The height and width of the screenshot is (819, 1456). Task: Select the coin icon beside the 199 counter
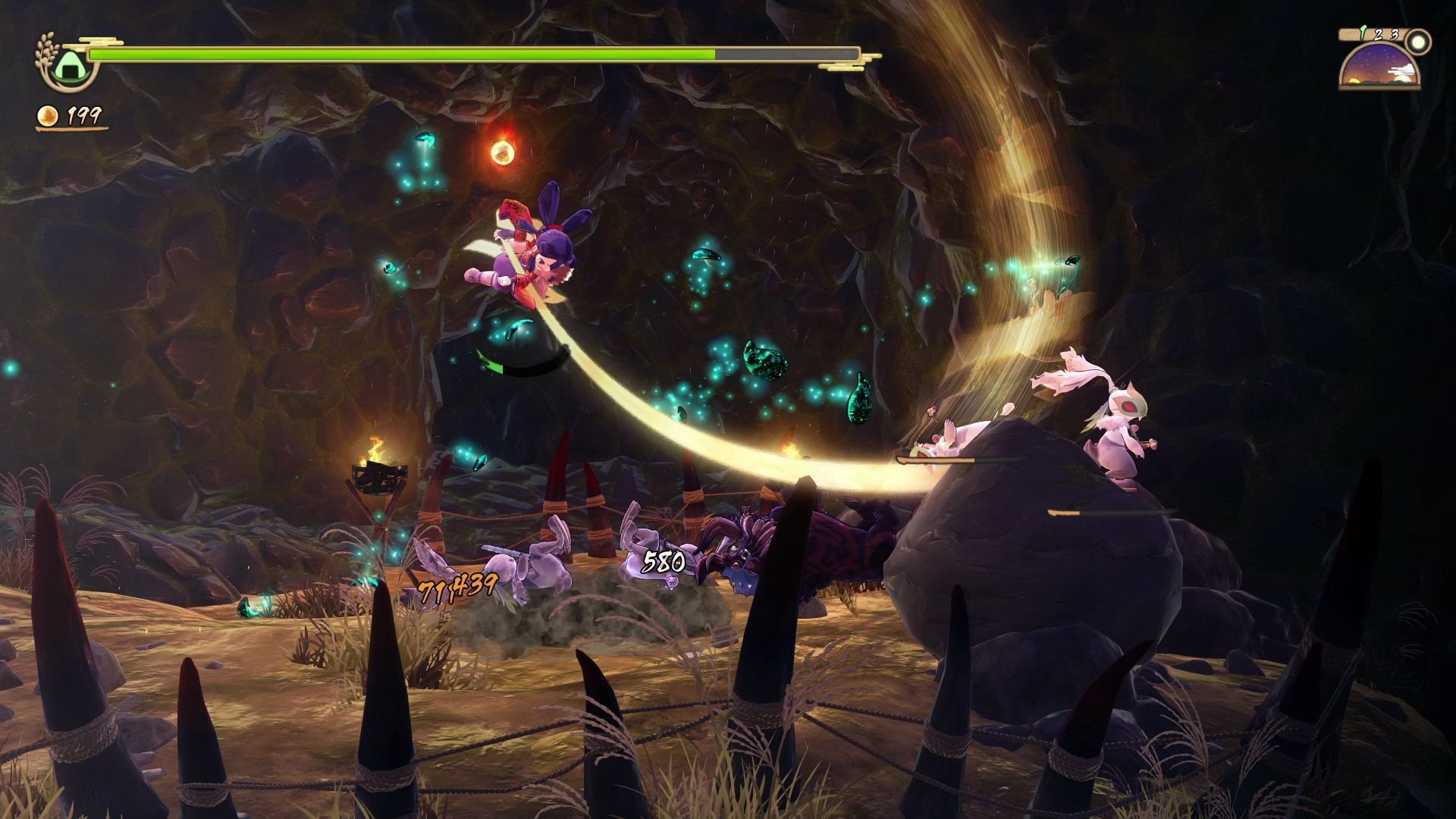coord(48,115)
